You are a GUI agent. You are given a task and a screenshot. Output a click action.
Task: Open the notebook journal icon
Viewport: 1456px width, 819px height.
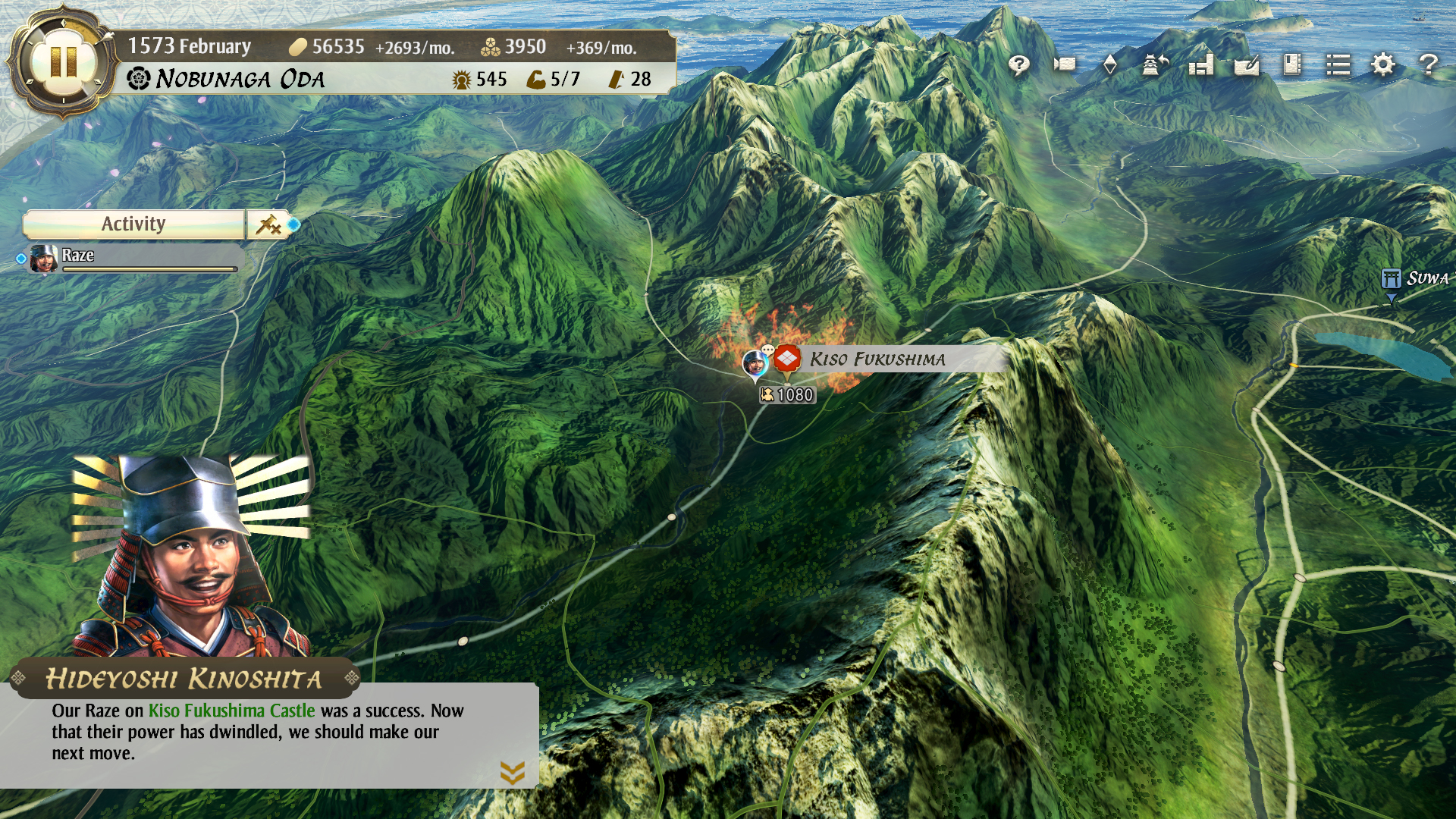[1292, 64]
